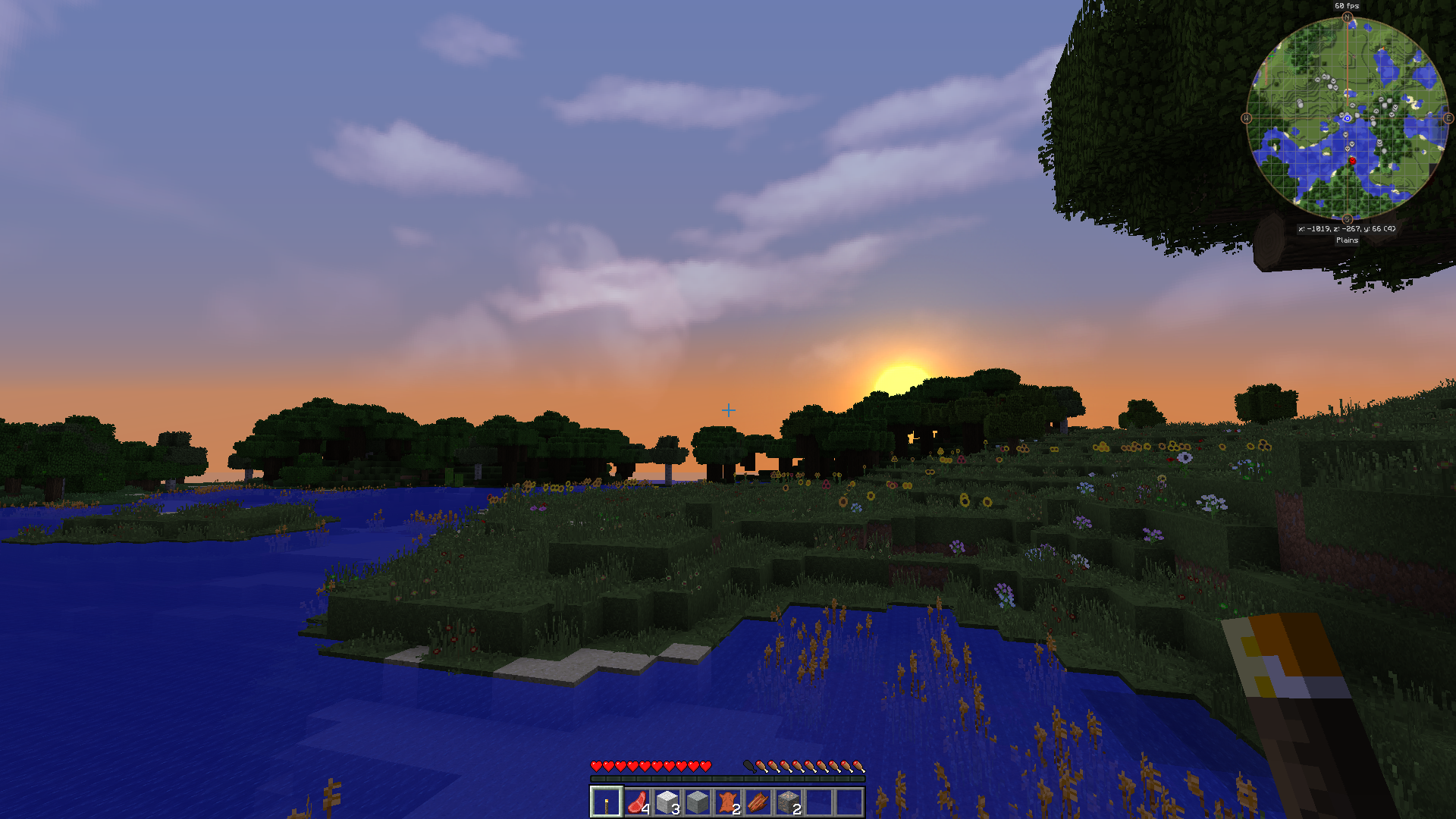Click the N compass marker on minimap

point(1348,17)
